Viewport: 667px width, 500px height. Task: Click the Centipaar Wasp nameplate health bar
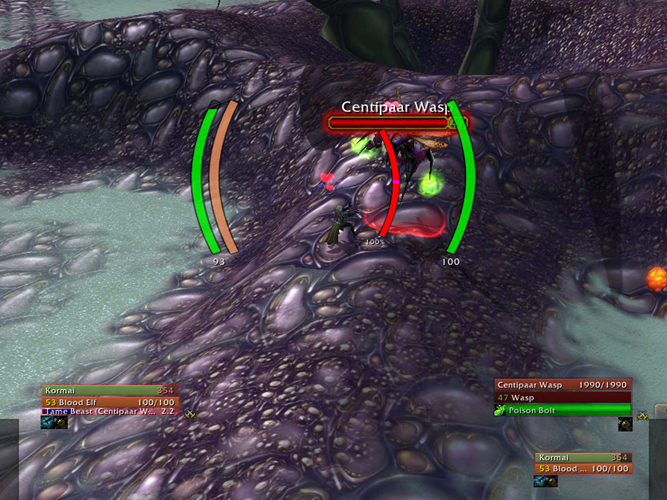coord(387,123)
